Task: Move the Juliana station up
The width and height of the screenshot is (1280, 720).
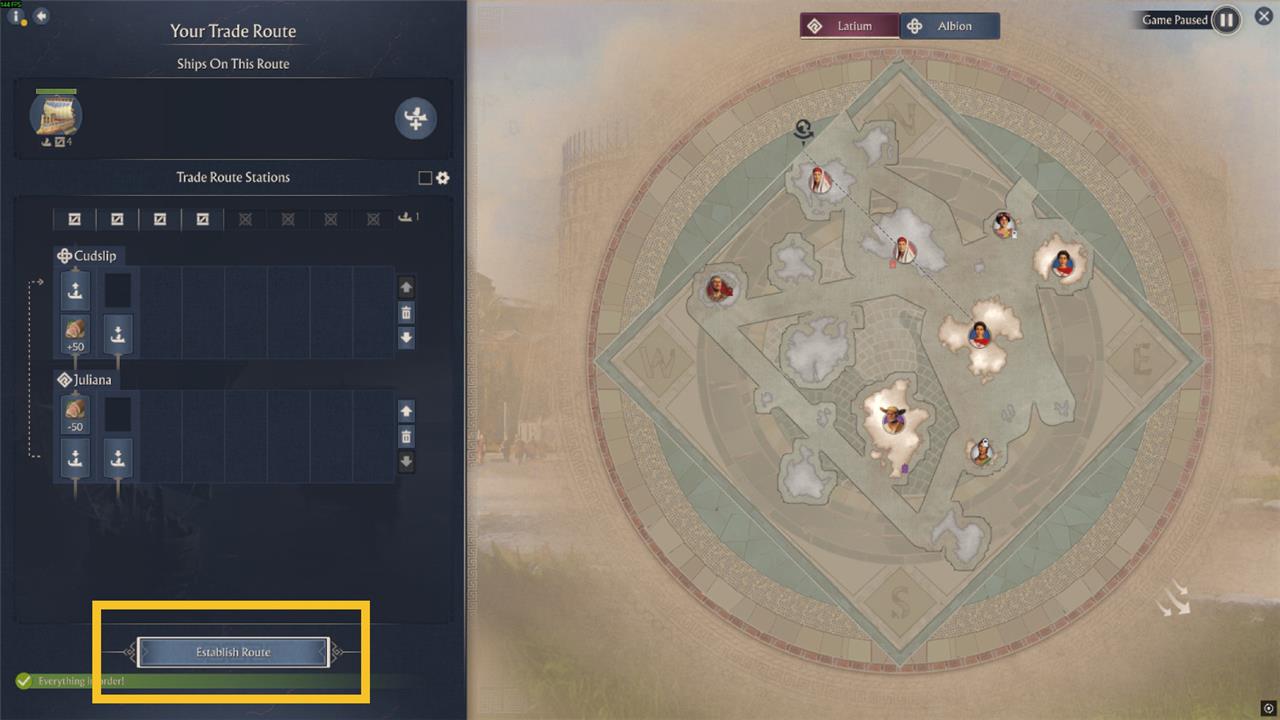Action: [x=406, y=411]
